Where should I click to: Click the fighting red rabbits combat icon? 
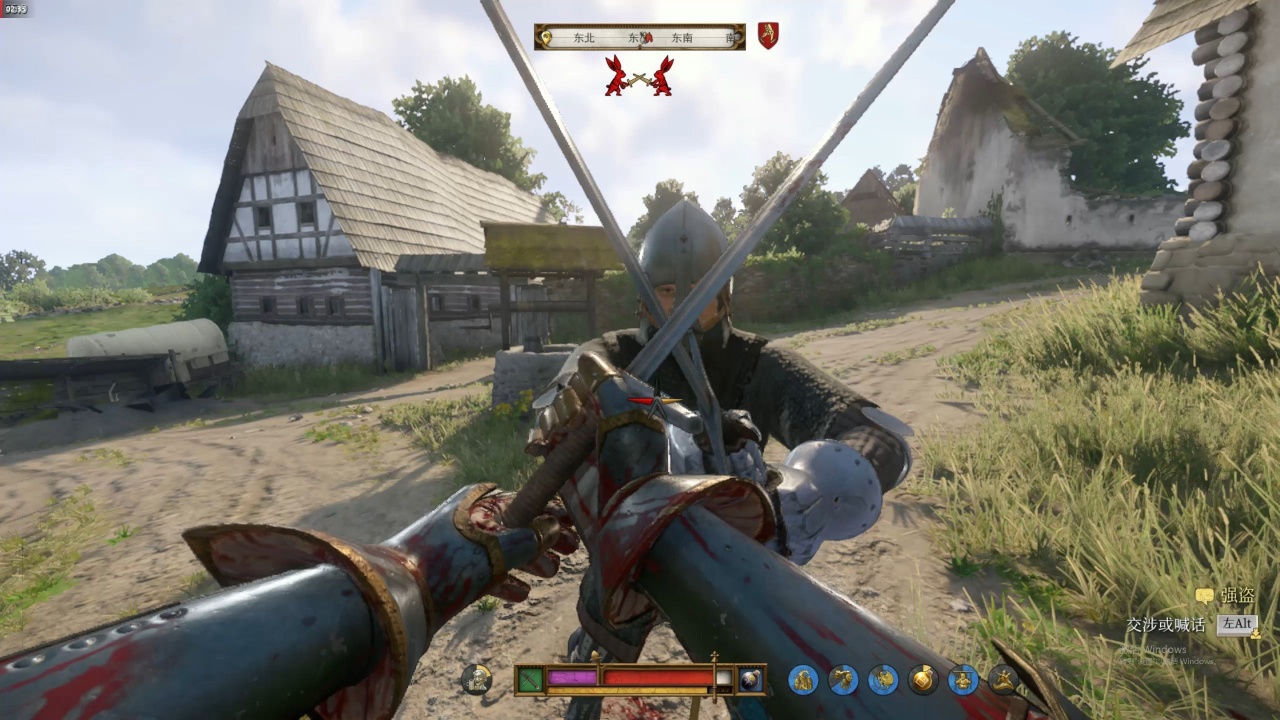[638, 76]
